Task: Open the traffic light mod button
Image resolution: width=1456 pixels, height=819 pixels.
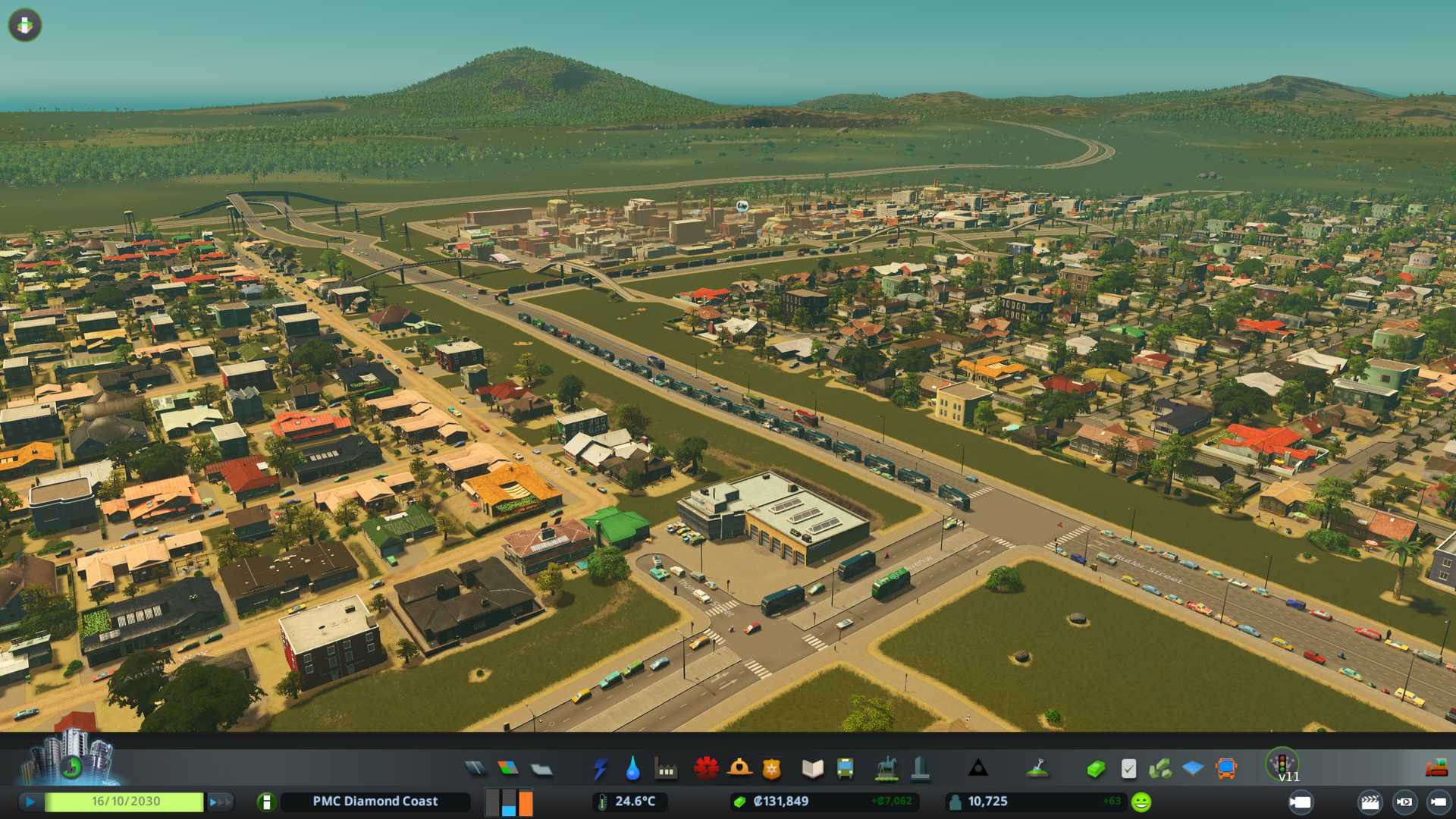Action: [x=1282, y=764]
